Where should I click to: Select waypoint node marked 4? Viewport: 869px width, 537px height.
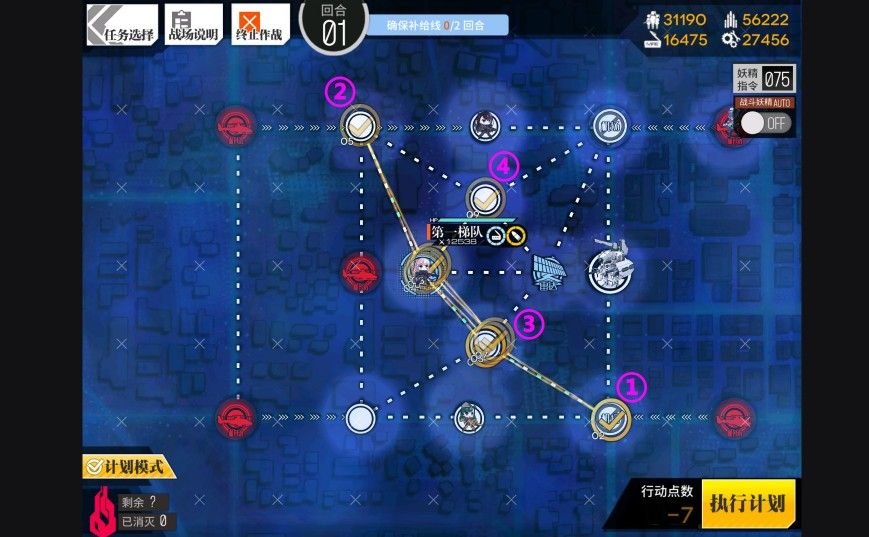[485, 196]
